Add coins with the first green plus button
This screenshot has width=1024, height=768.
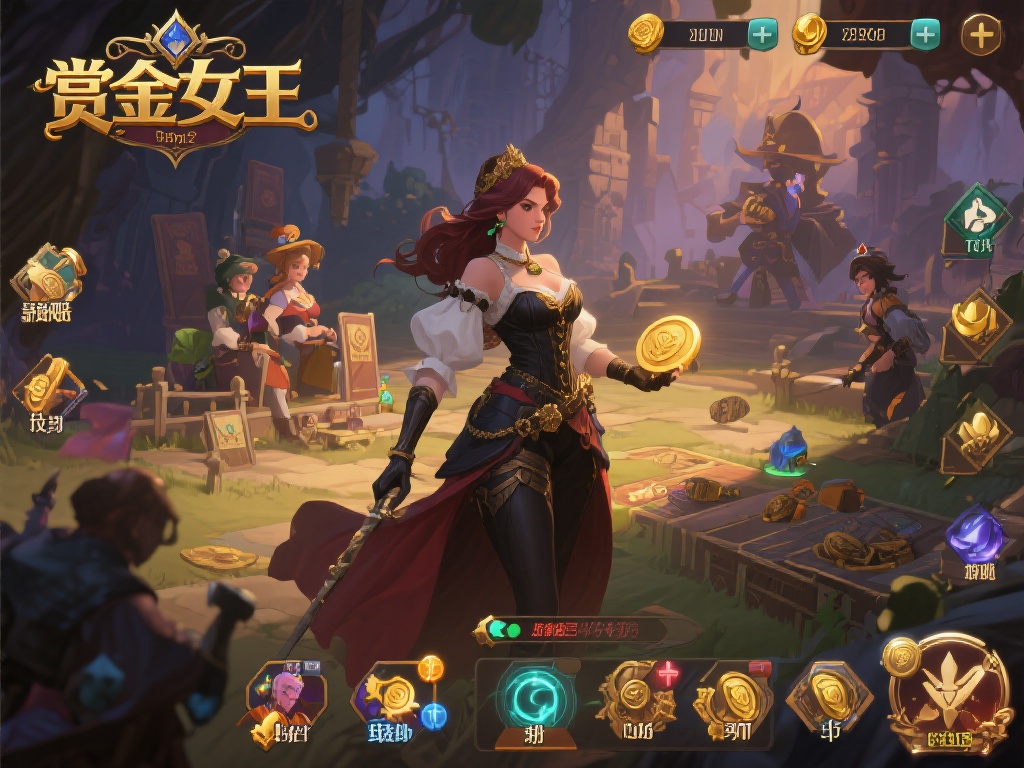click(x=762, y=35)
